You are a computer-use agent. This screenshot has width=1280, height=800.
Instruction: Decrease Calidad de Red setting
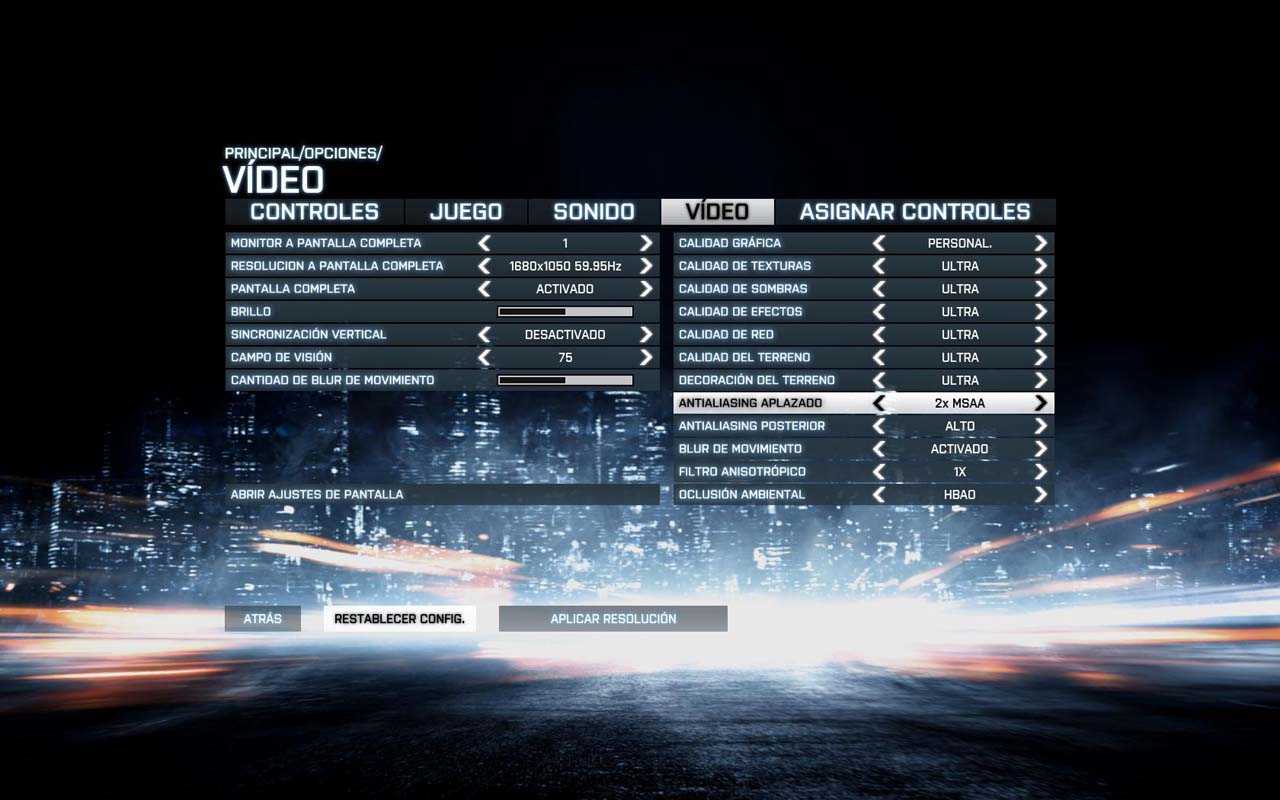click(880, 334)
